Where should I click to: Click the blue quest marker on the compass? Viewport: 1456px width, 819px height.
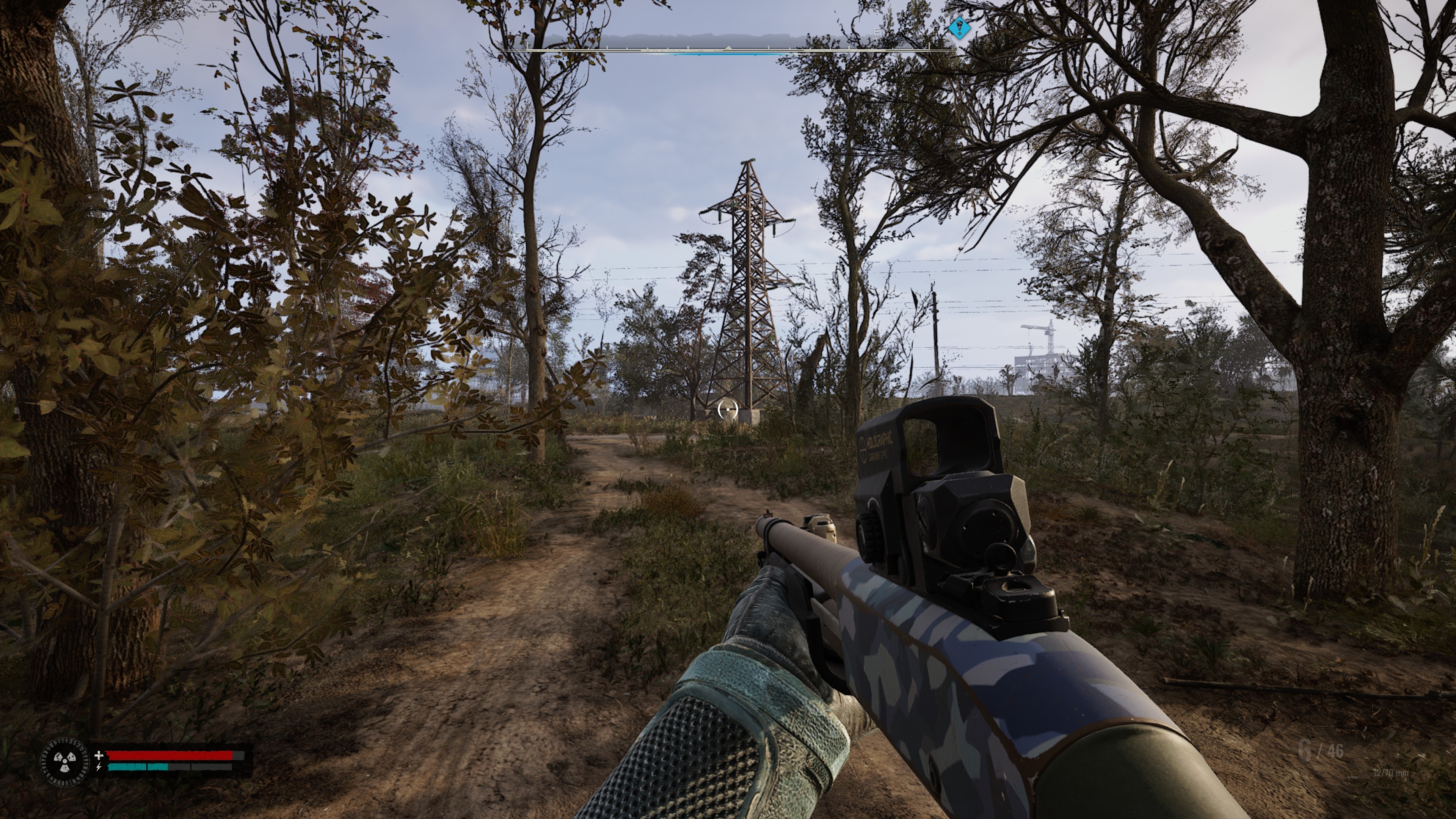click(x=959, y=28)
